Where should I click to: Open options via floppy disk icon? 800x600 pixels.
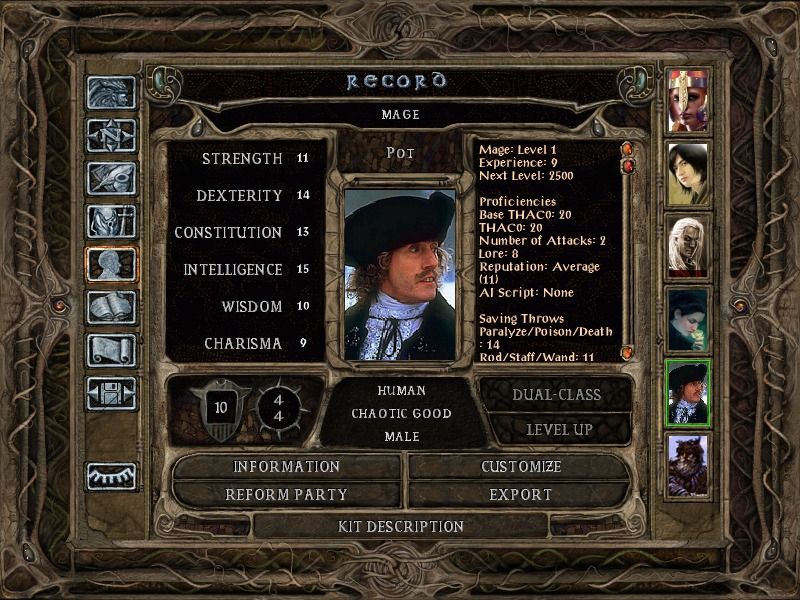coord(111,393)
